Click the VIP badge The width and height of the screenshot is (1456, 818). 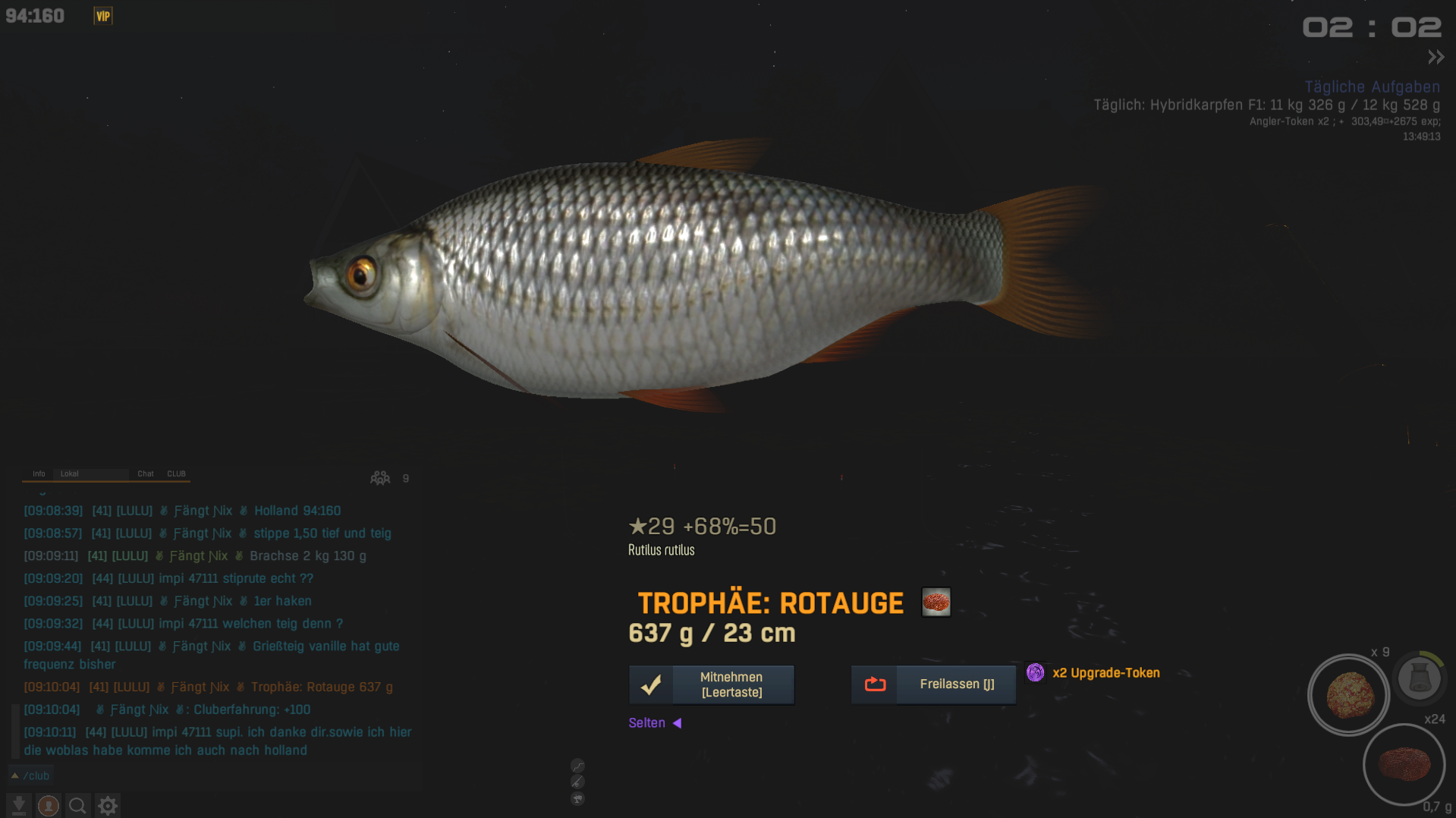[103, 16]
